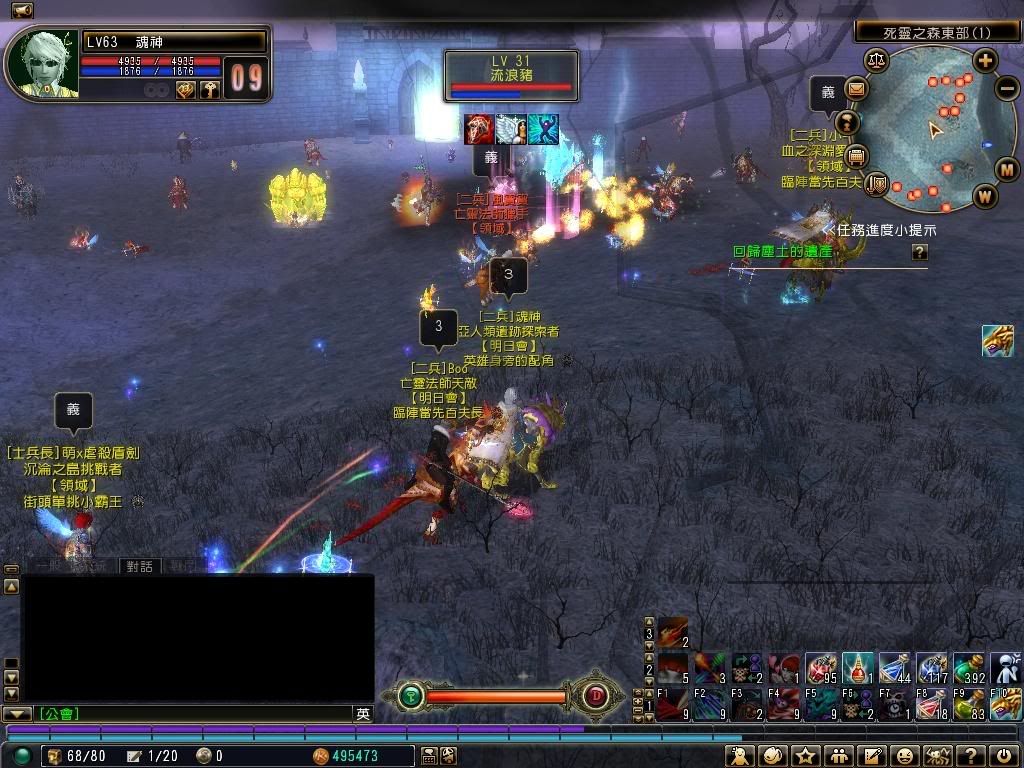Open the mail envelope icon by the minimap

[x=856, y=89]
